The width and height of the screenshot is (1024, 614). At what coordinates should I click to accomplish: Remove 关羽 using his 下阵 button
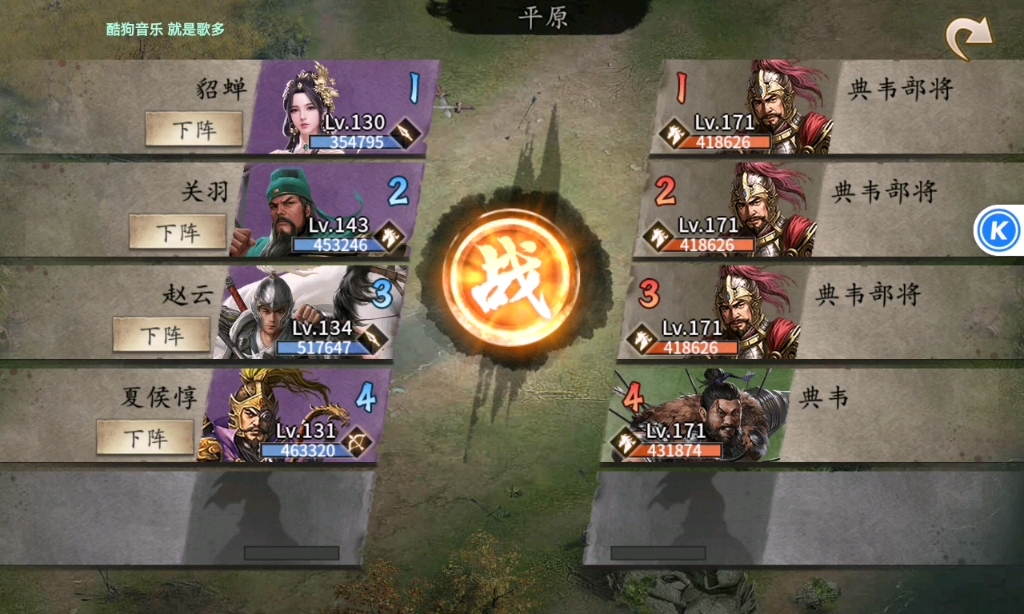point(177,232)
